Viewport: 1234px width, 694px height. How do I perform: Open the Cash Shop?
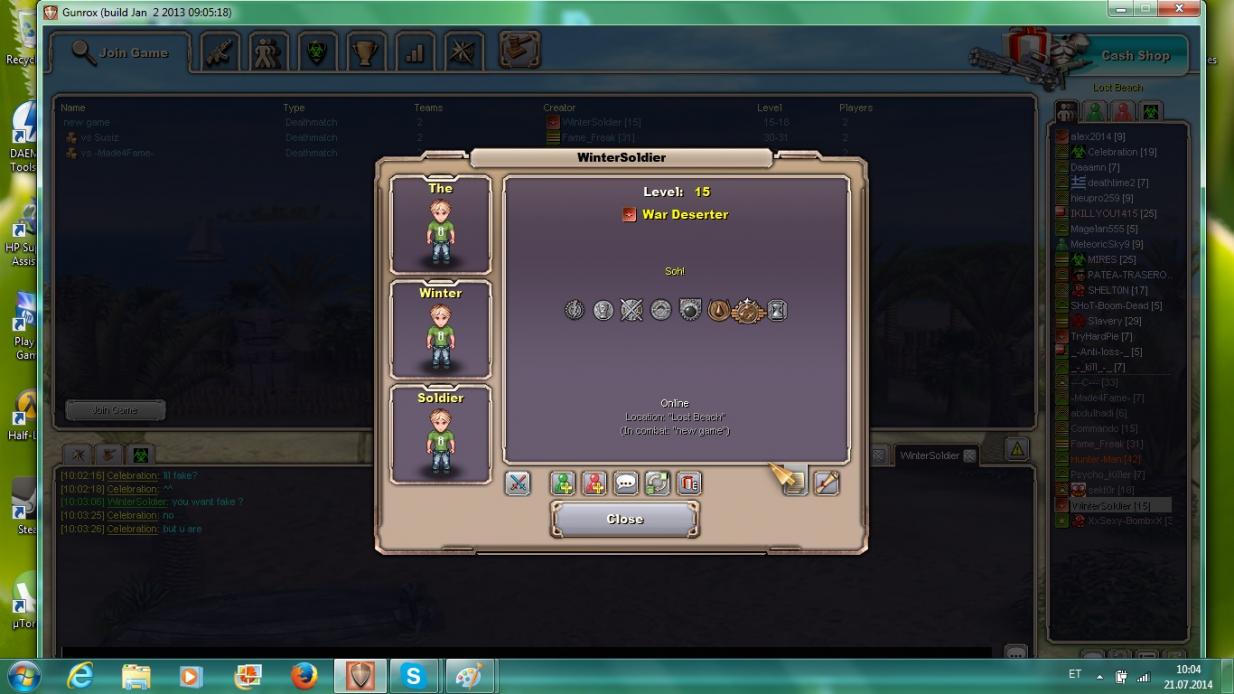(x=1135, y=56)
